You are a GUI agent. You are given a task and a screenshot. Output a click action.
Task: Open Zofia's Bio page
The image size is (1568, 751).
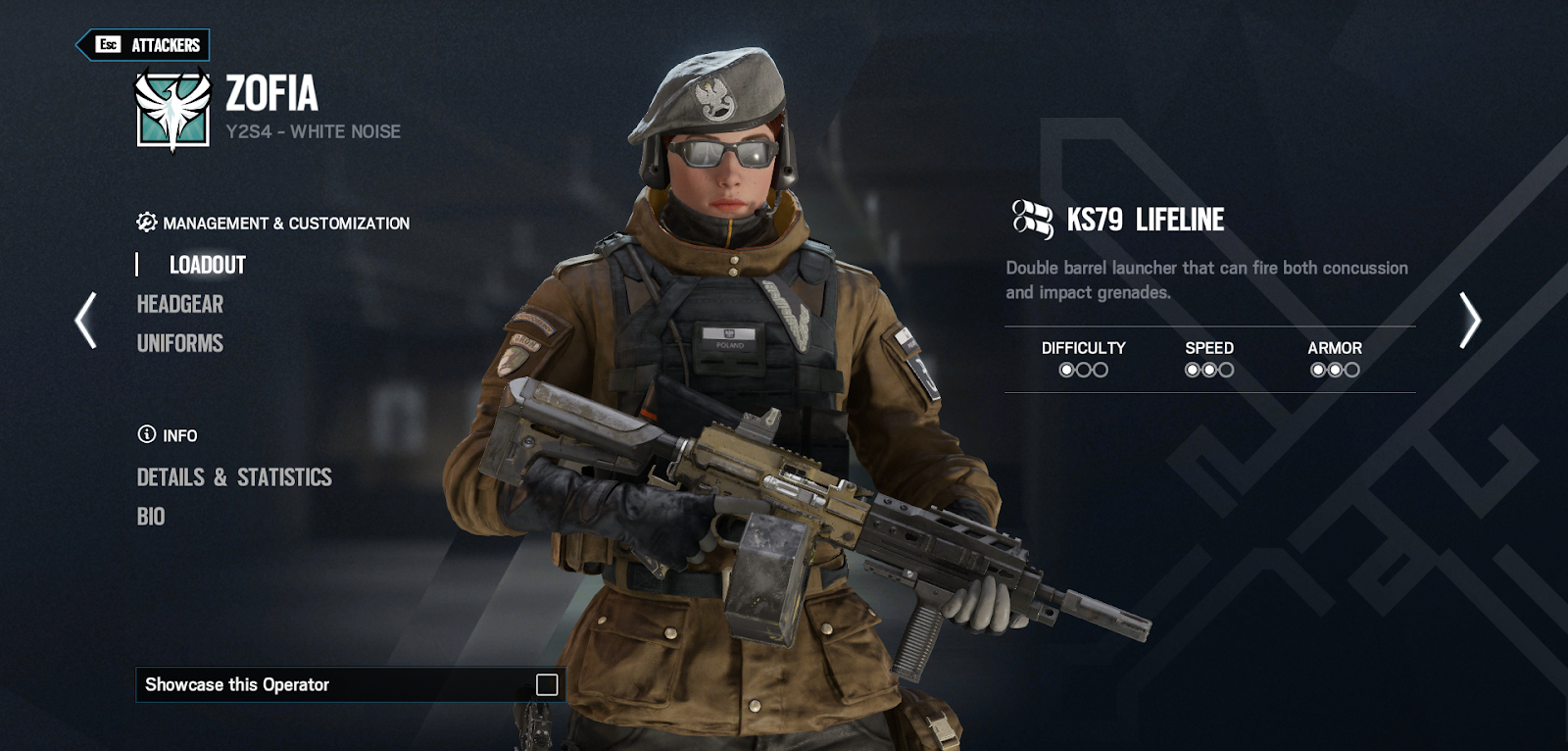point(151,517)
